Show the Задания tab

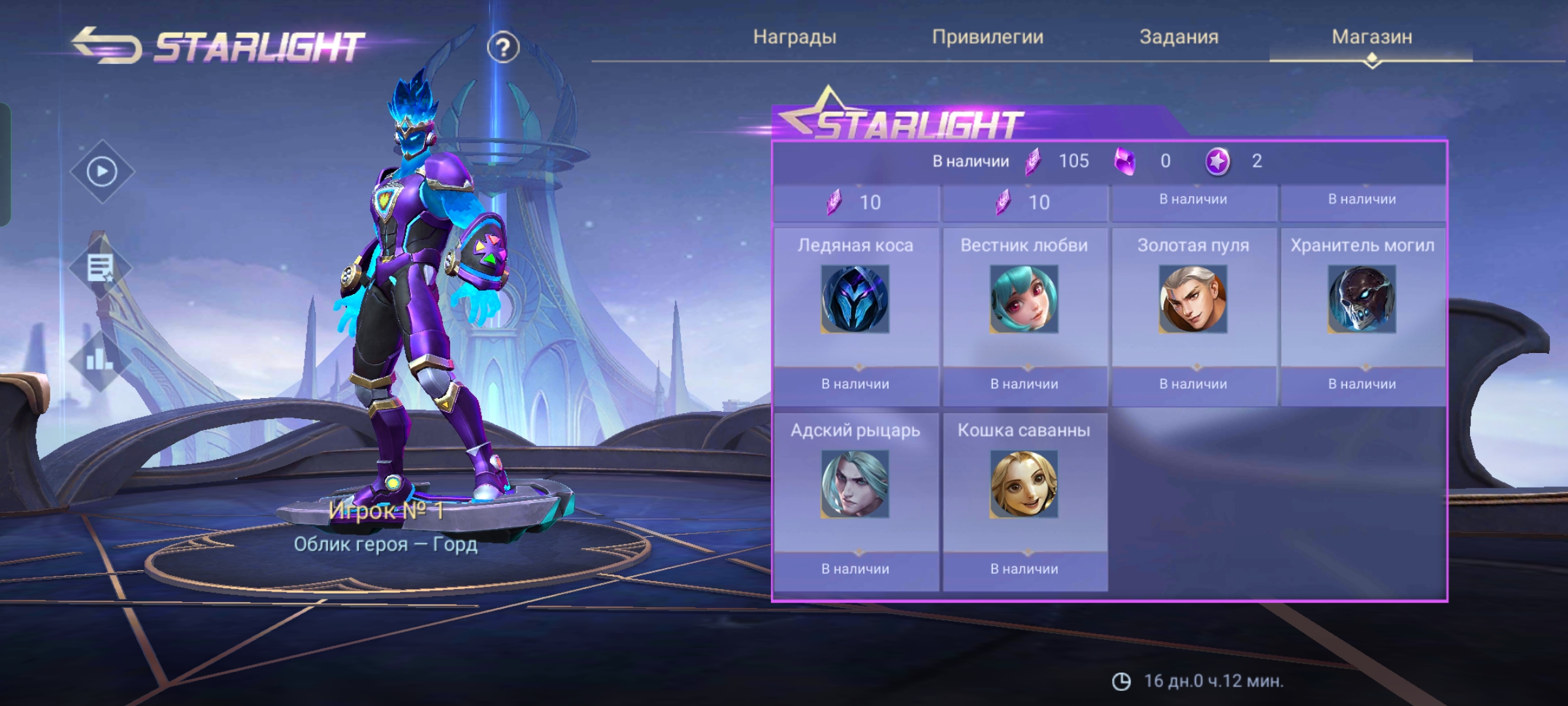(x=1179, y=37)
